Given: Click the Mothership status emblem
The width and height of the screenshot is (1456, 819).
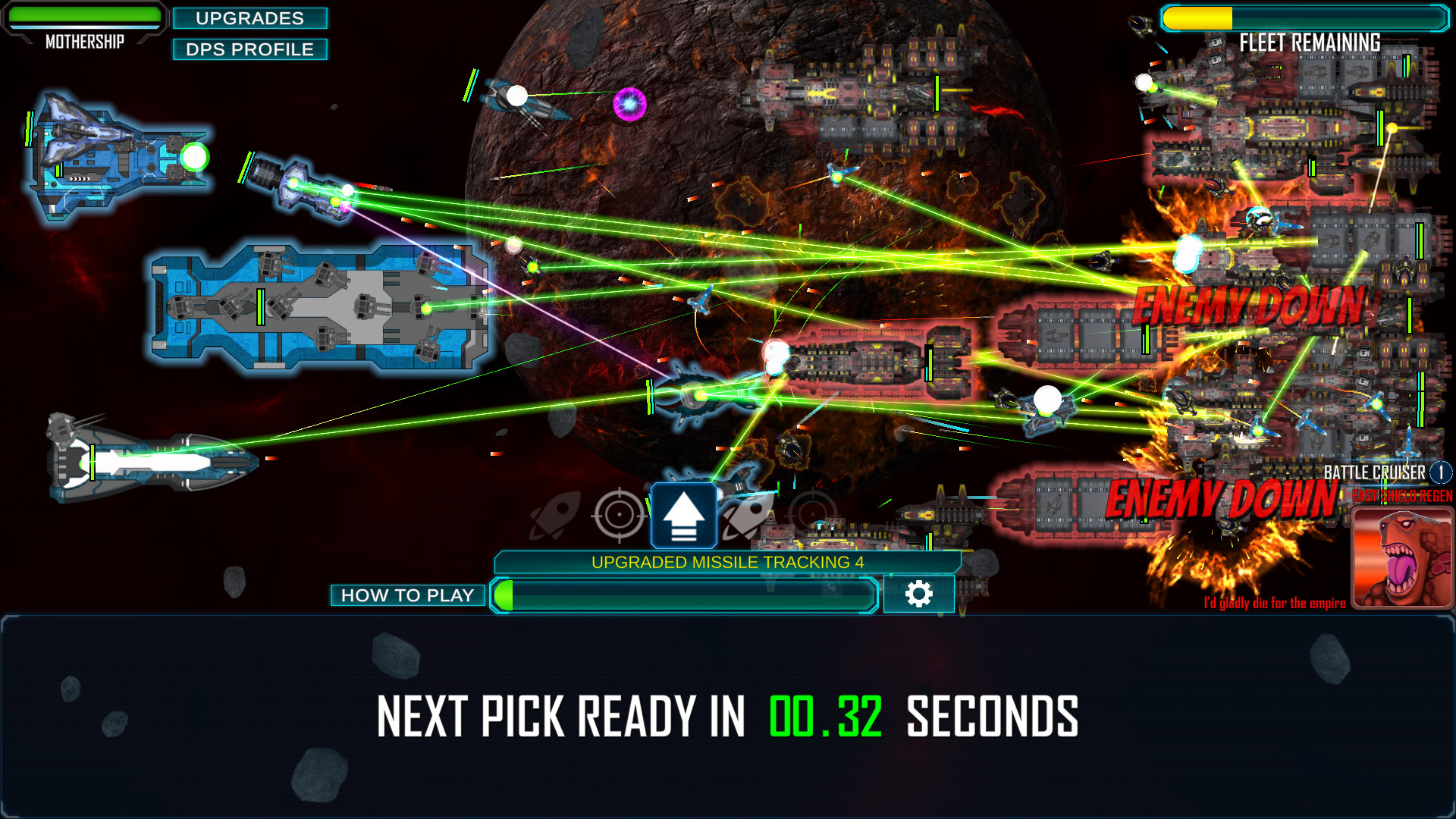Looking at the screenshot, I should click(85, 42).
